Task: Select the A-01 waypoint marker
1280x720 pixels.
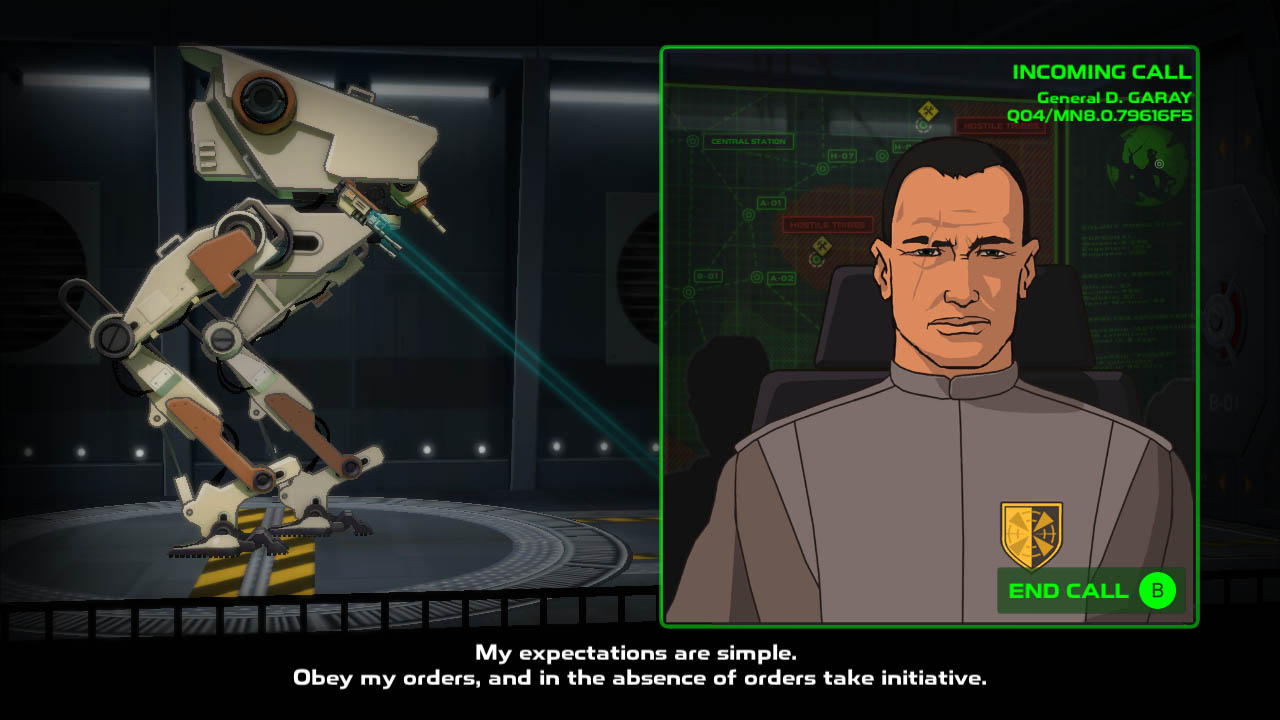Action: tap(770, 201)
